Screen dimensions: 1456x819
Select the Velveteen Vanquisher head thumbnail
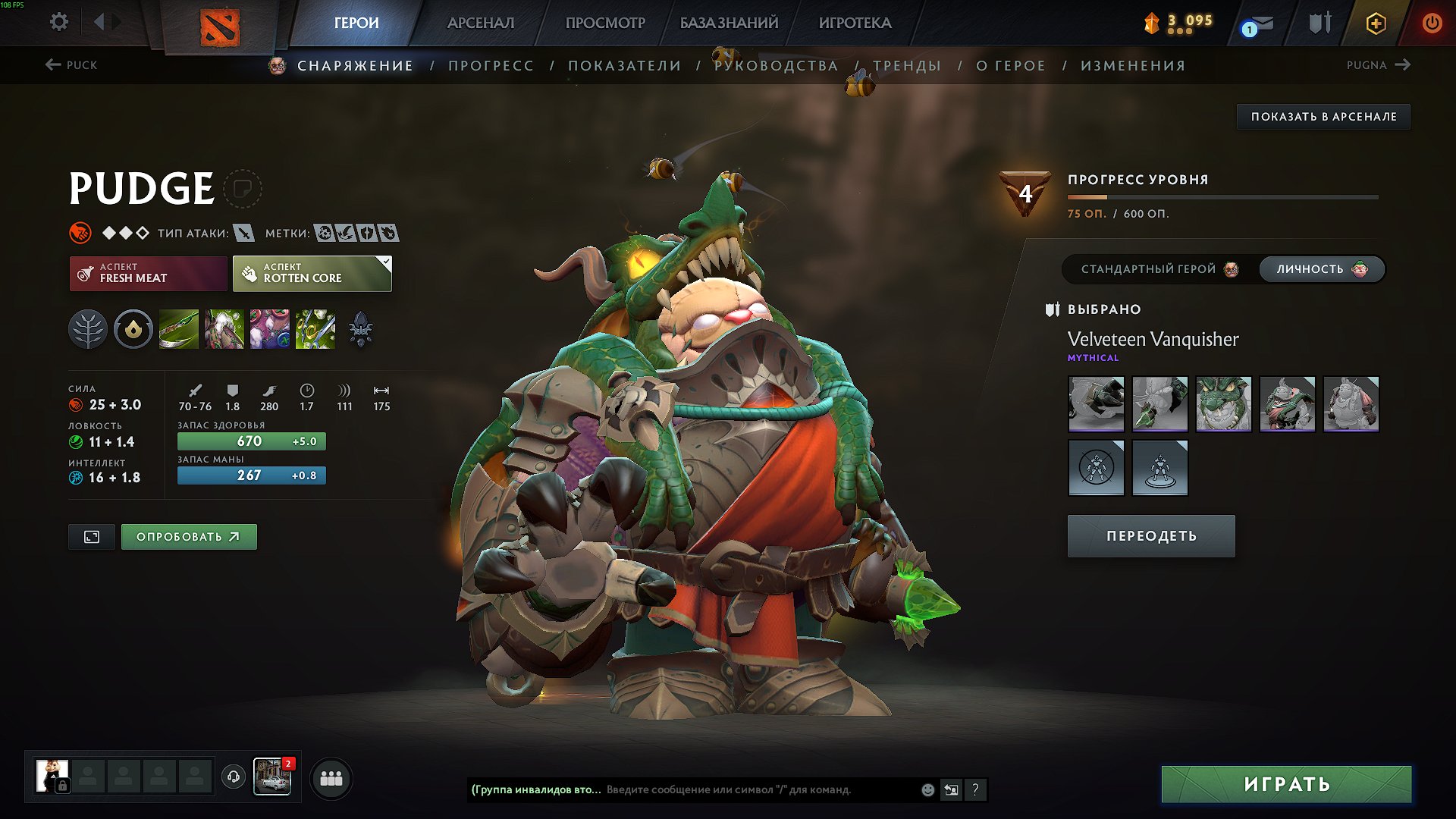[1223, 404]
